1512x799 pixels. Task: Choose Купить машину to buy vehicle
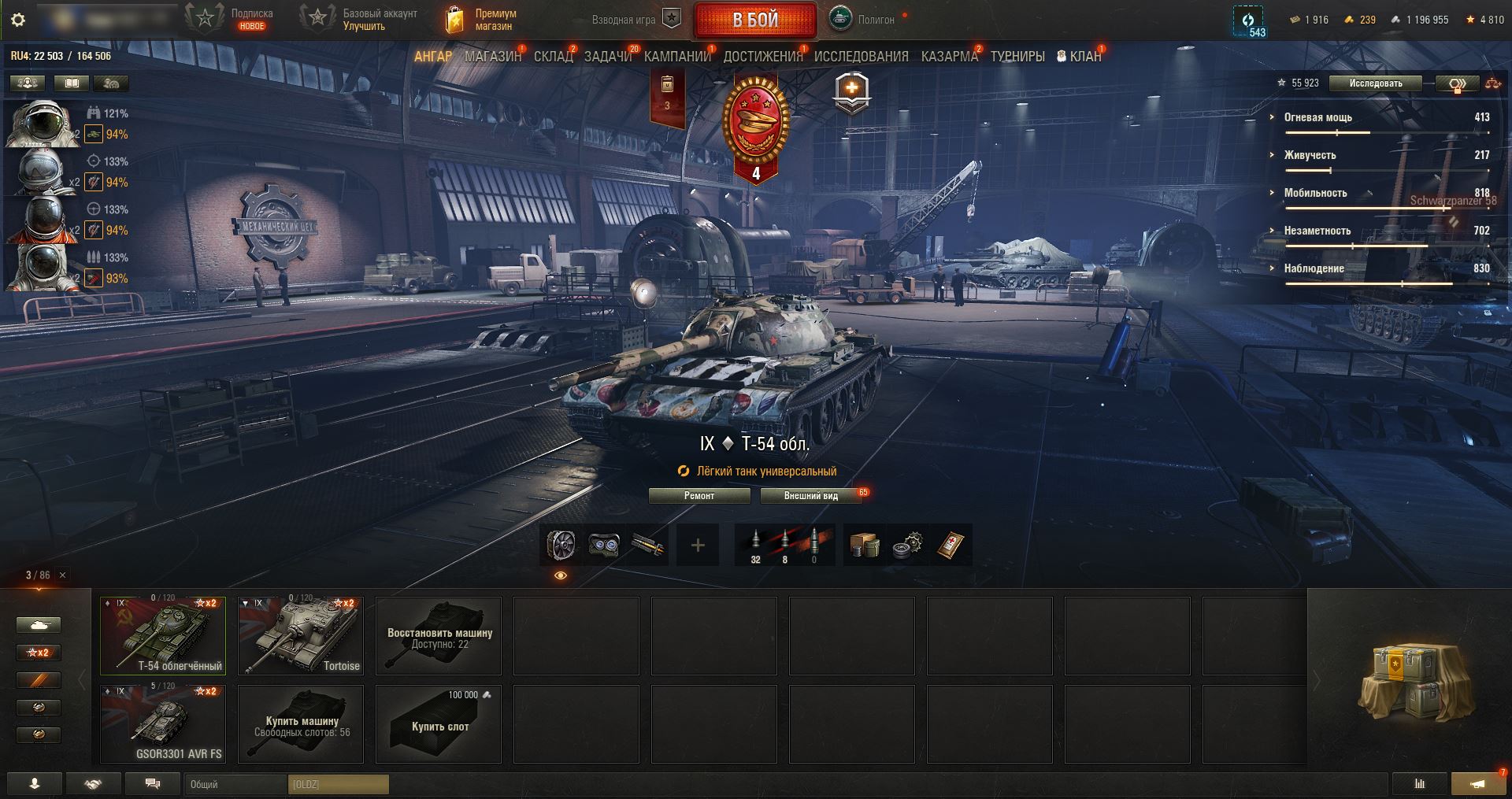301,723
